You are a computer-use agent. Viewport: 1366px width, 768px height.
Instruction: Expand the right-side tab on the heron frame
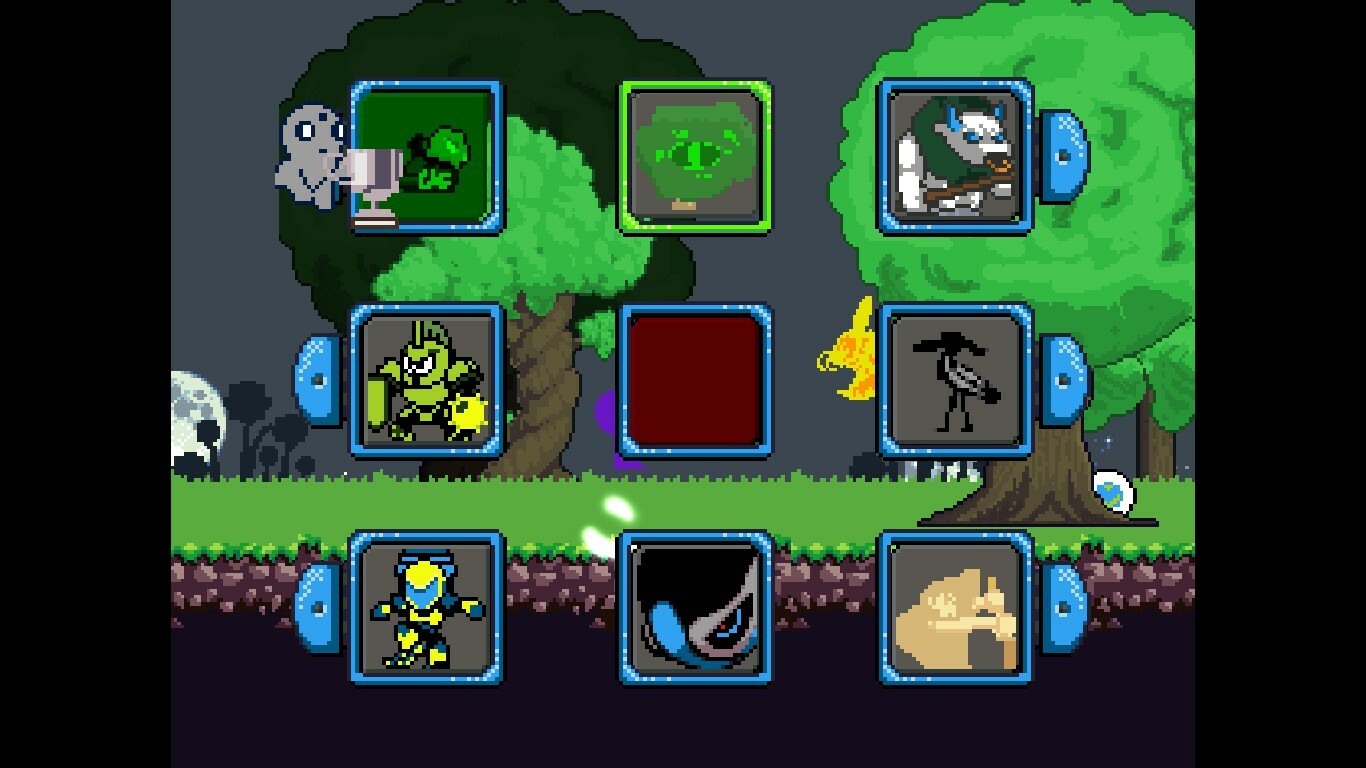(x=1062, y=383)
